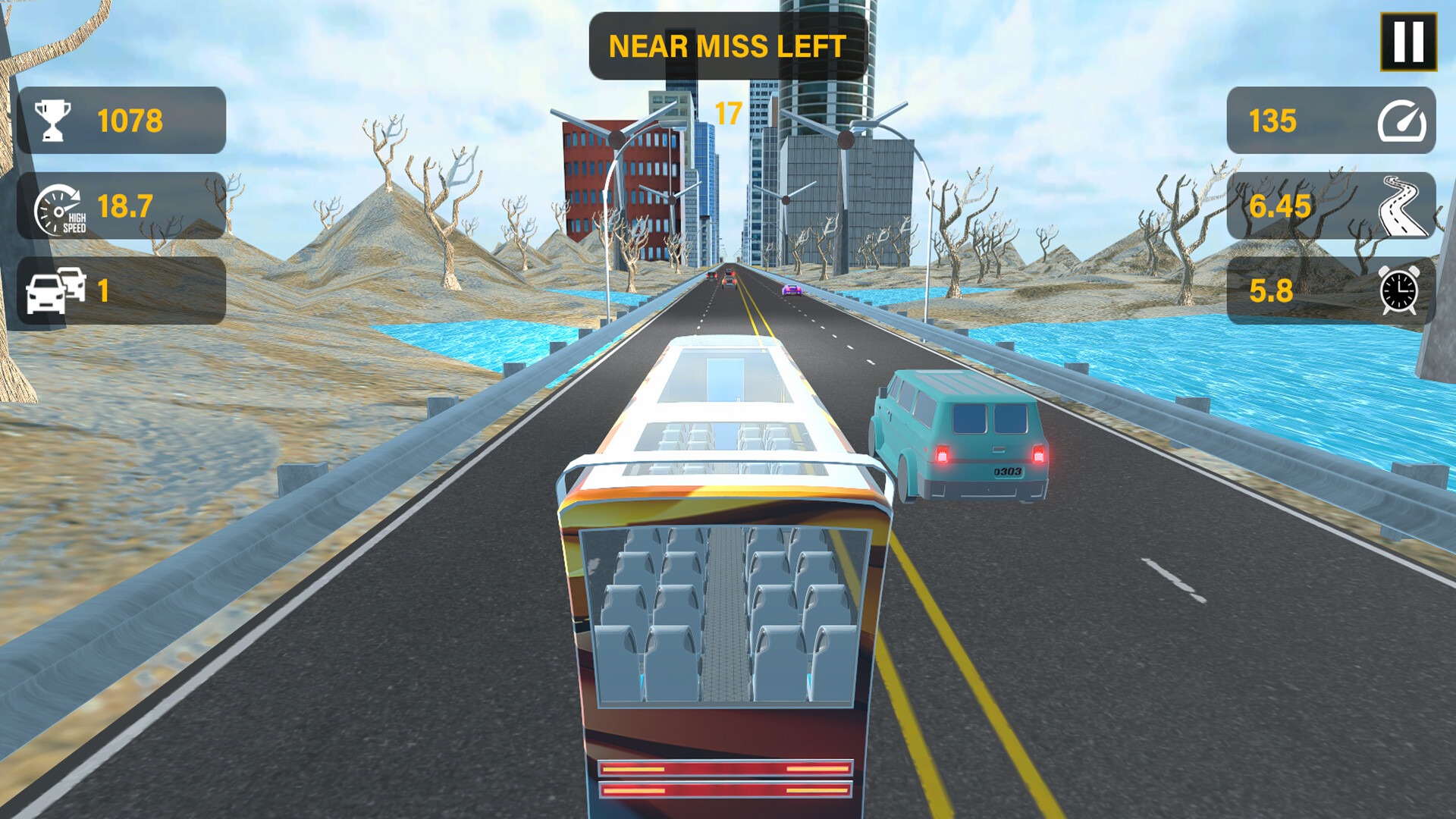This screenshot has height=819, width=1456.
Task: Click the speed panel showing 135
Action: pos(1331,119)
